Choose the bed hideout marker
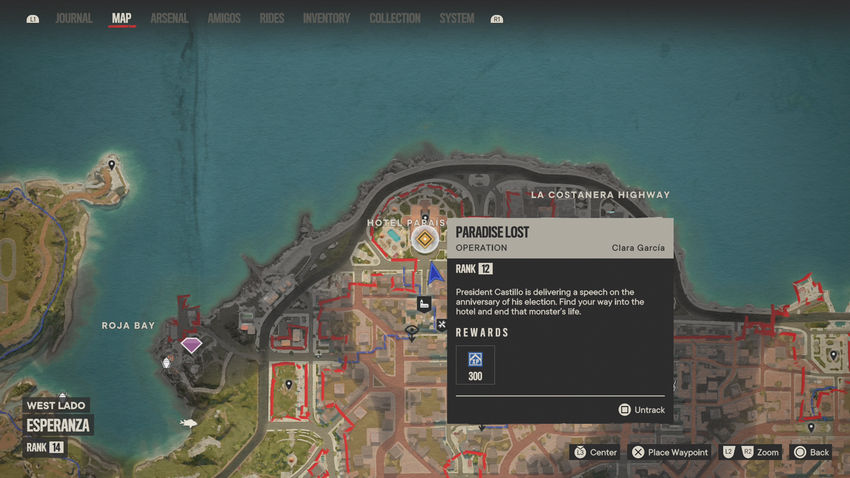Viewport: 850px width, 478px height. [x=423, y=304]
